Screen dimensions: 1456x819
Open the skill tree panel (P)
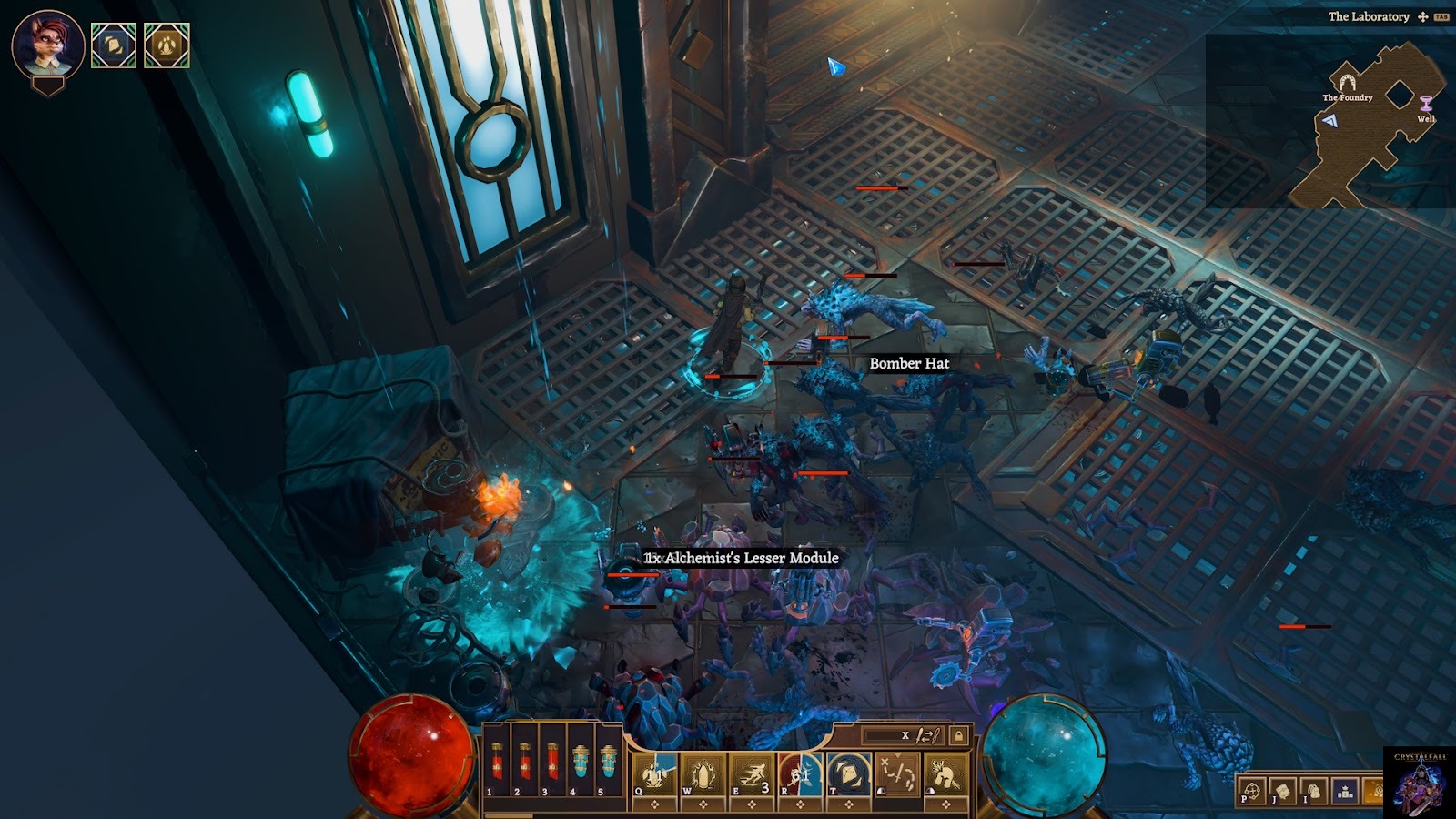[1252, 791]
